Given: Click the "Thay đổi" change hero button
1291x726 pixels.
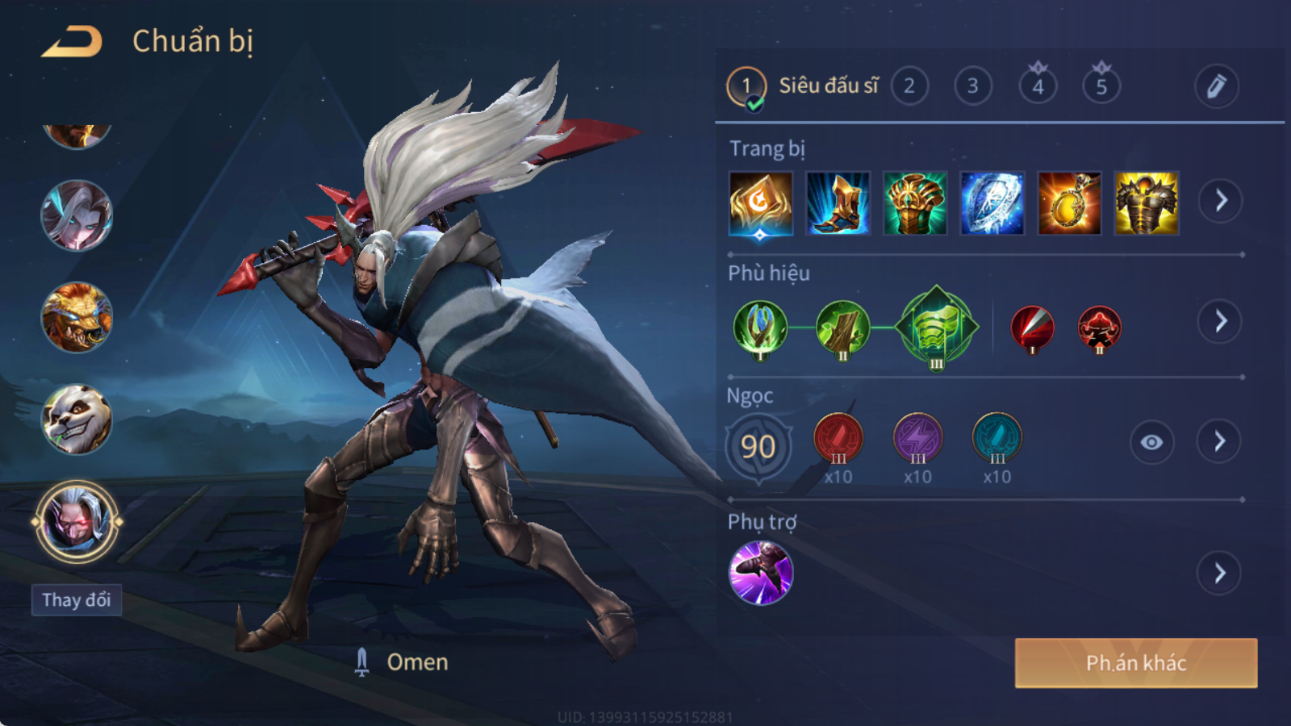Looking at the screenshot, I should click(x=76, y=600).
